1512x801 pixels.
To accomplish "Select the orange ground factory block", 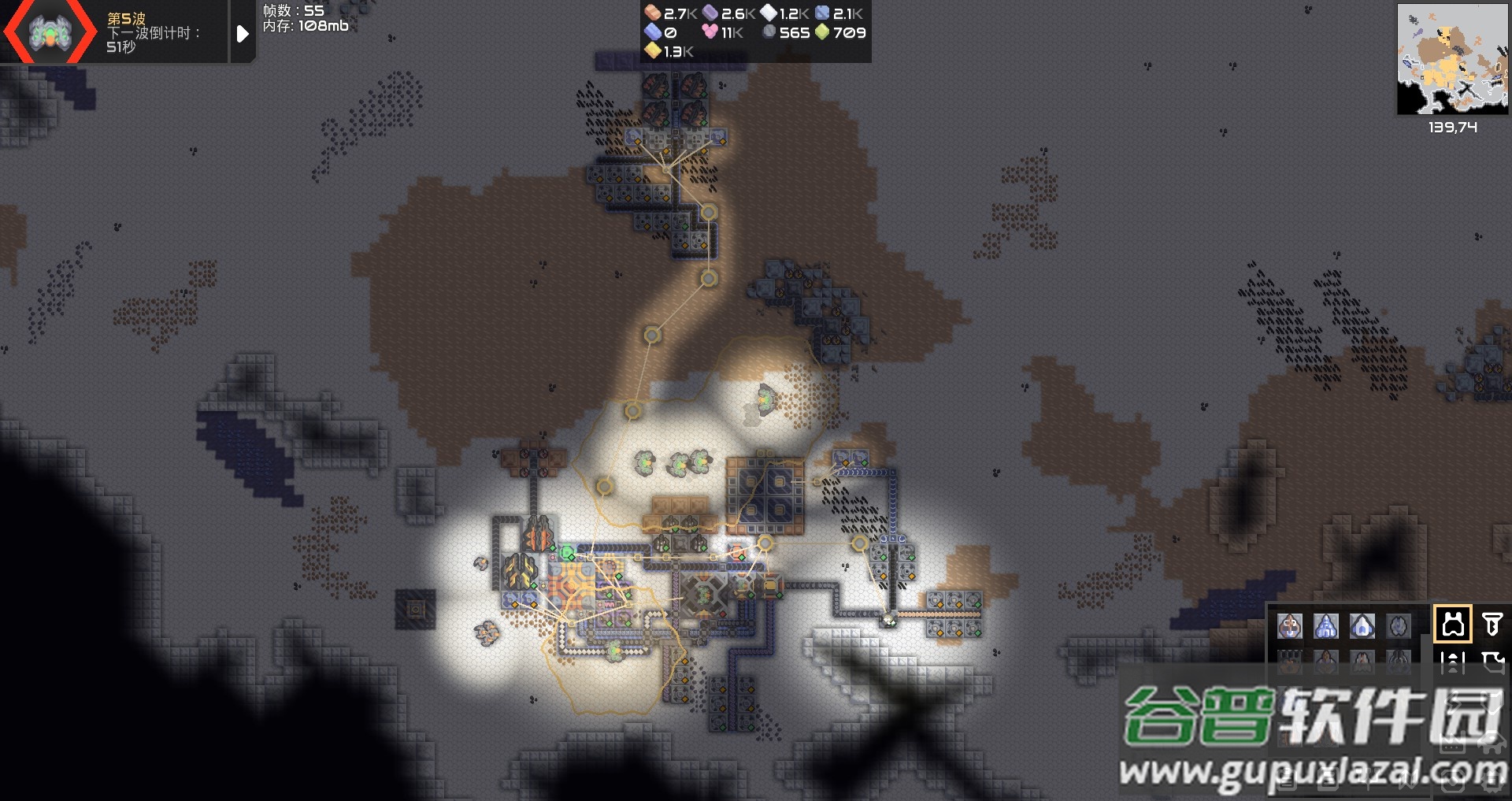I will click(1290, 626).
